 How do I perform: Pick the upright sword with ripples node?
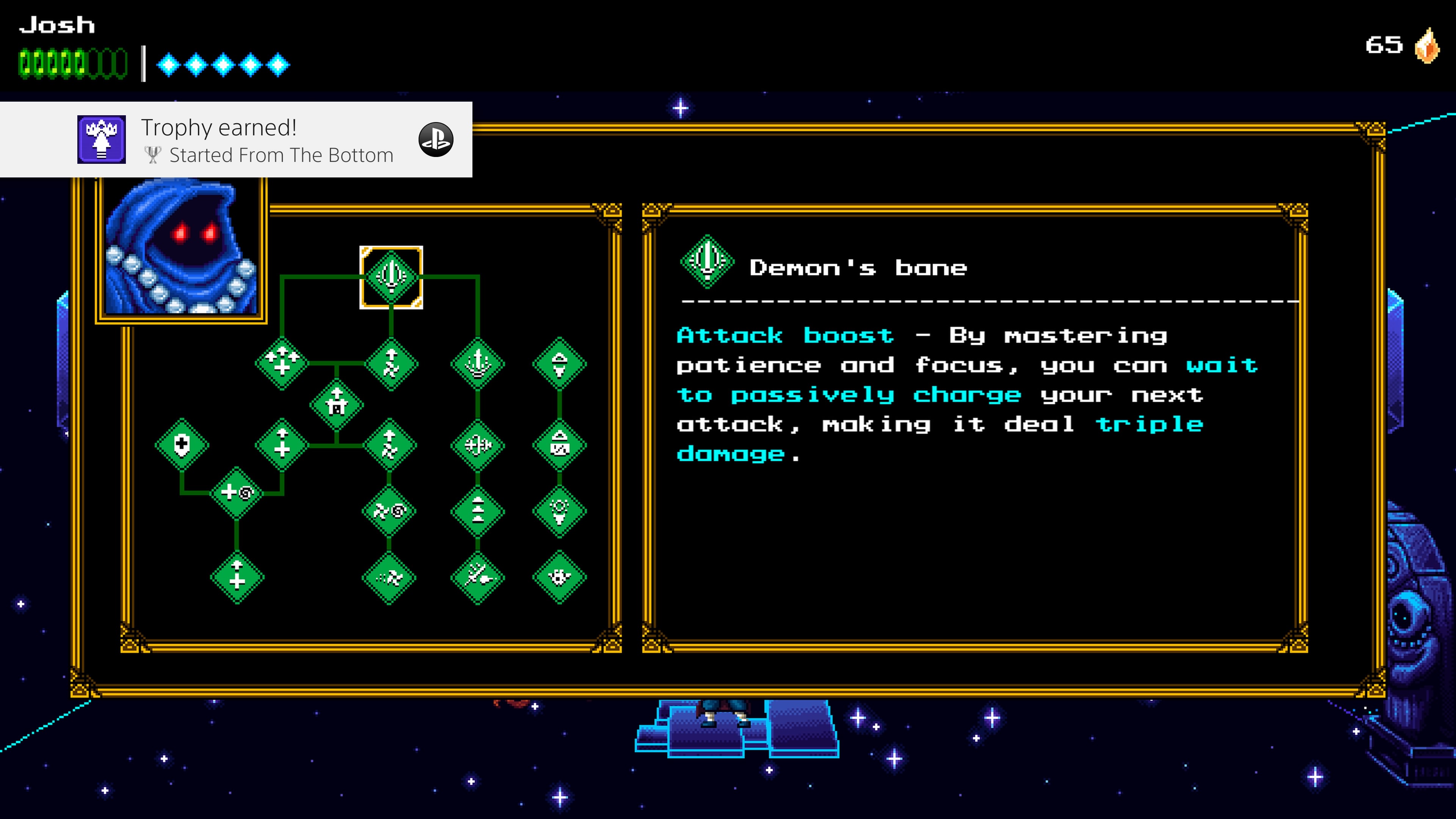(478, 364)
